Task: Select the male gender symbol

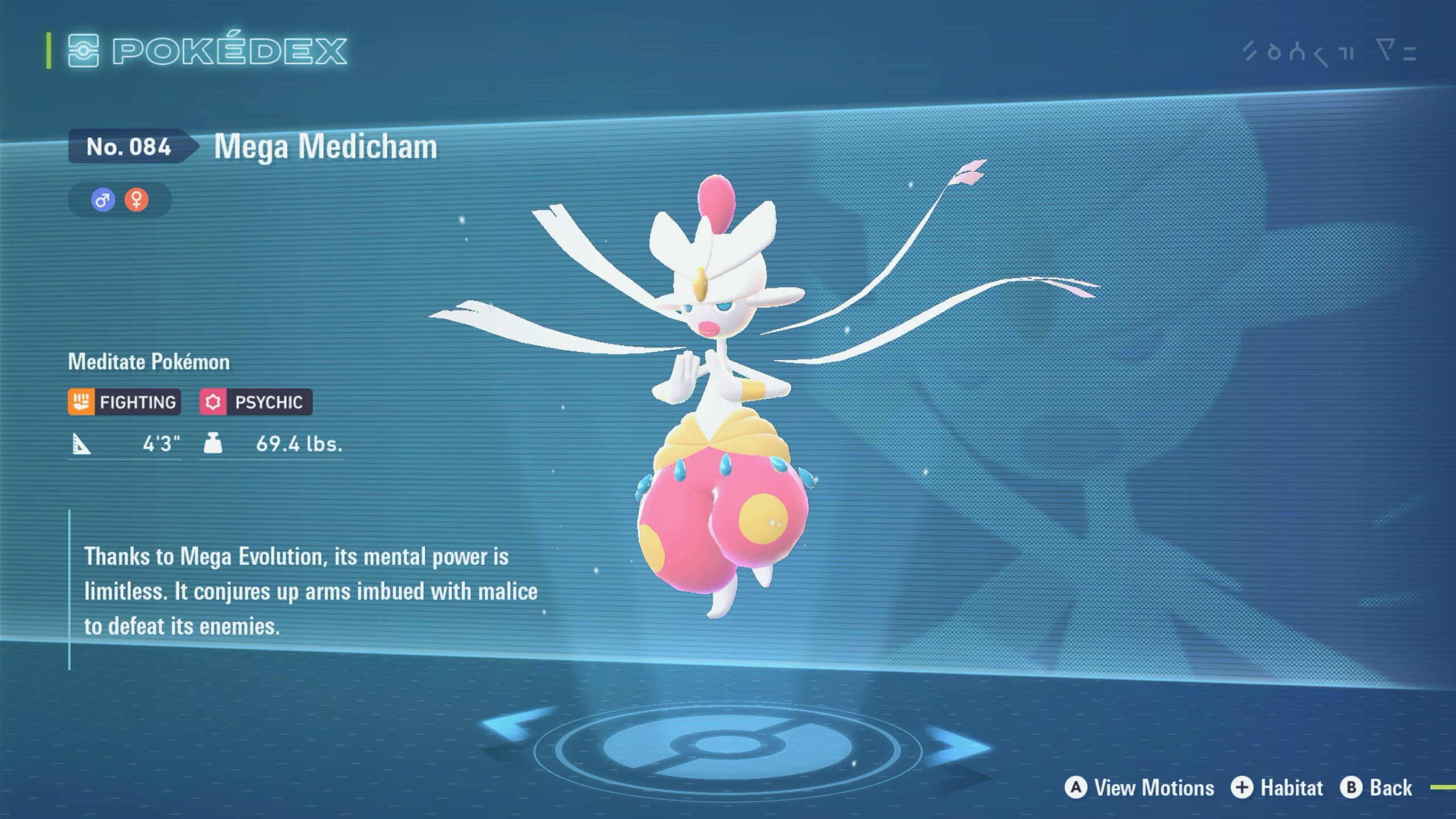Action: point(102,200)
